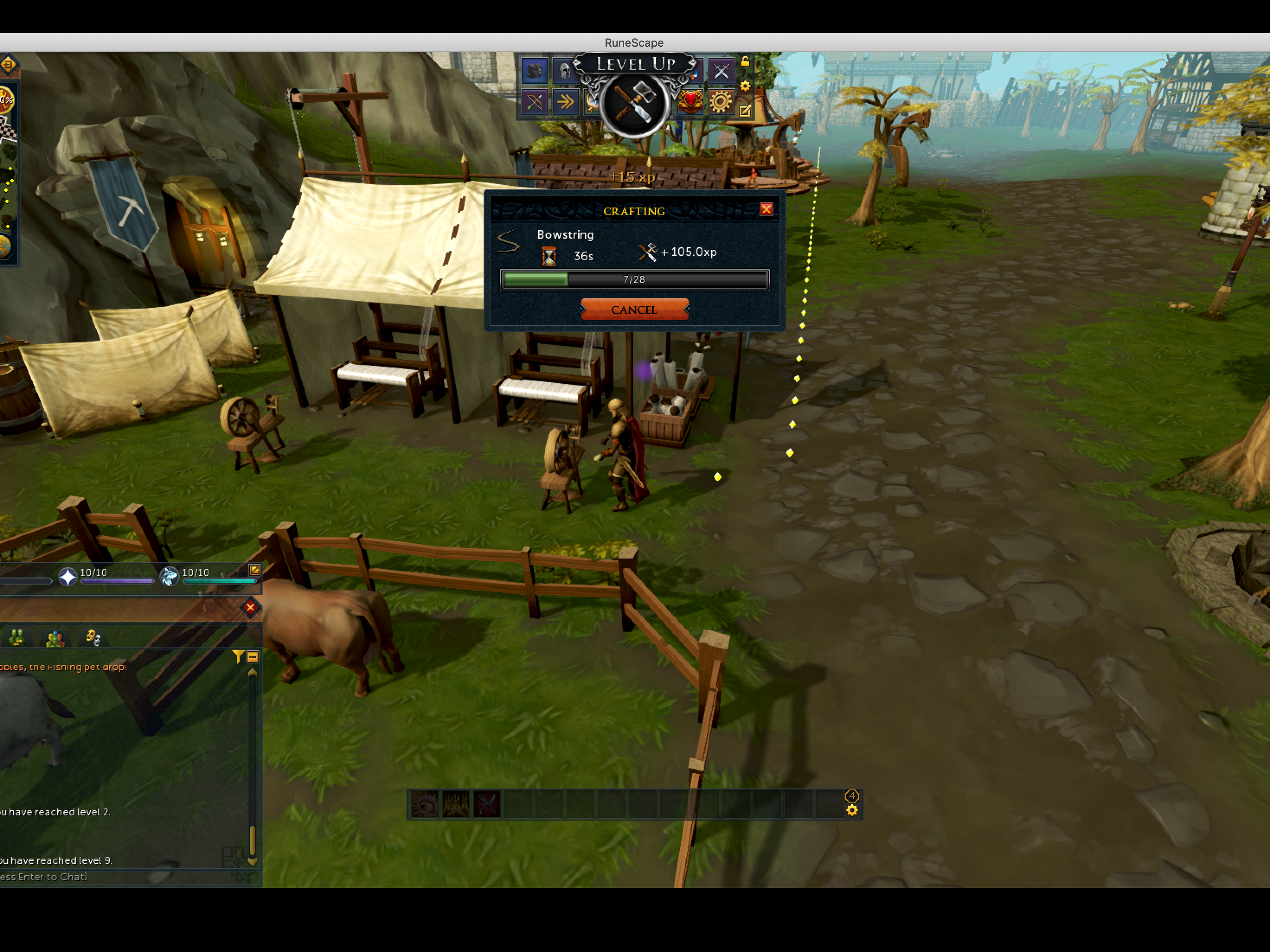
Task: Close the panel with the red X diamond
Action: 250,607
